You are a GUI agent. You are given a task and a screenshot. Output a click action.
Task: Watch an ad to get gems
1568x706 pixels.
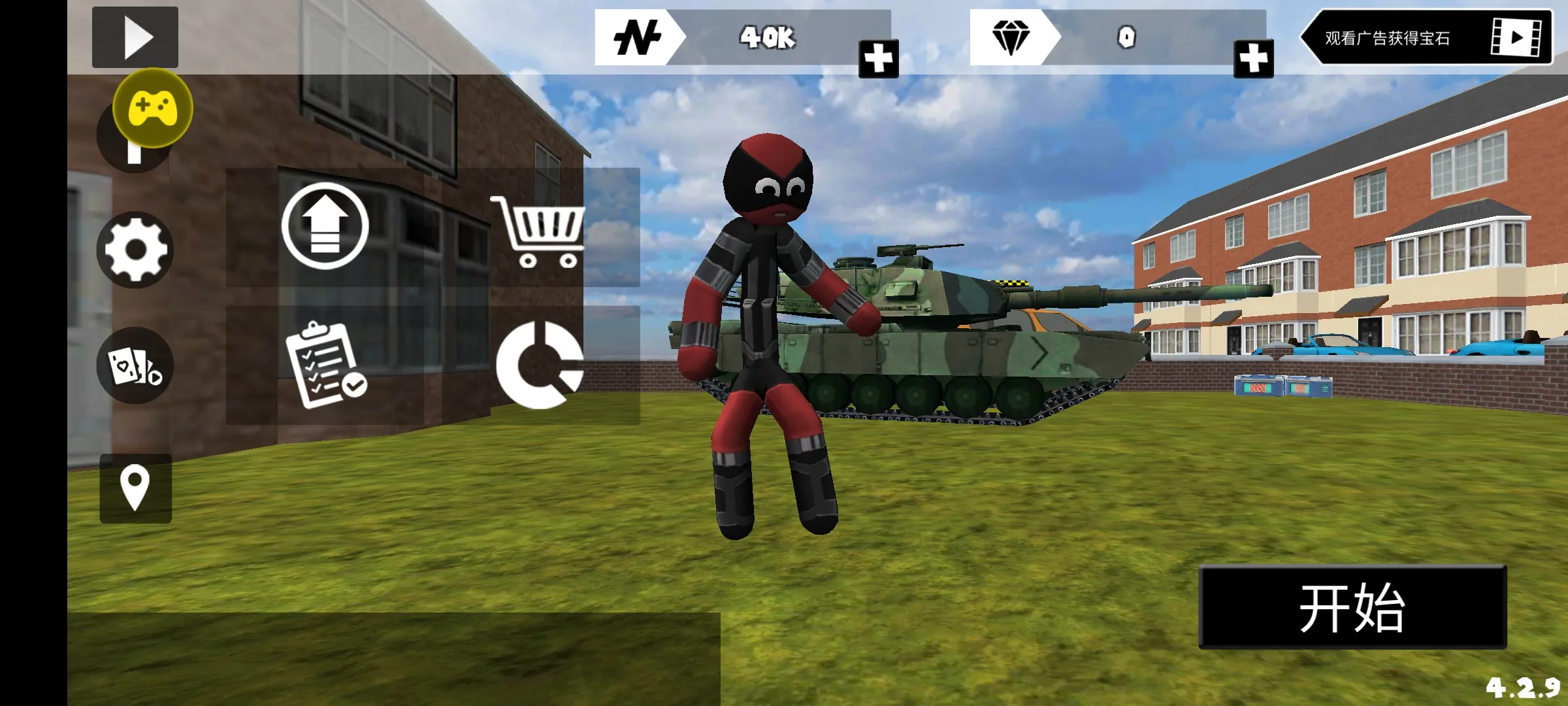[1426, 37]
